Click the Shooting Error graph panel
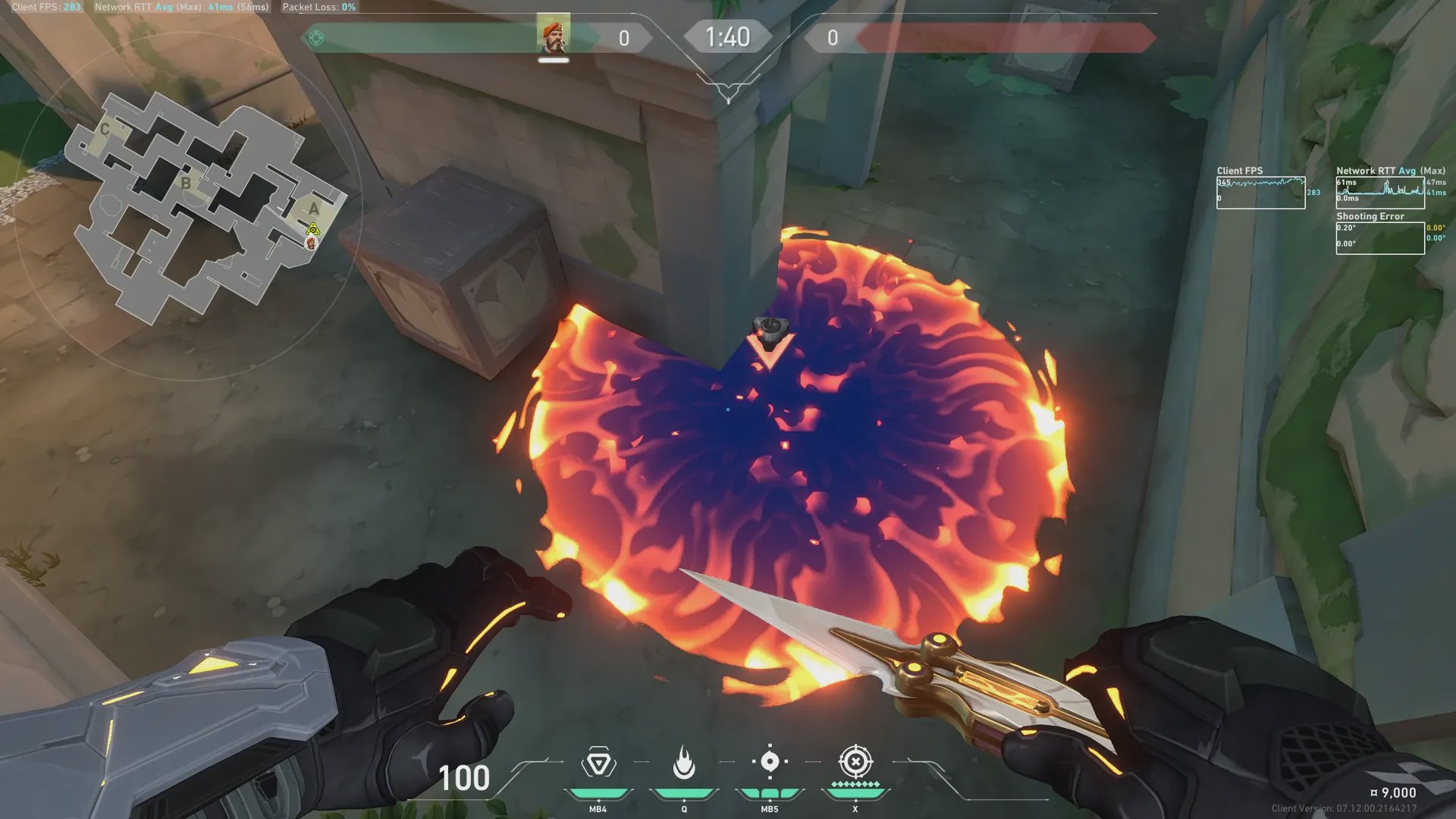Viewport: 1456px width, 819px height. [x=1379, y=238]
